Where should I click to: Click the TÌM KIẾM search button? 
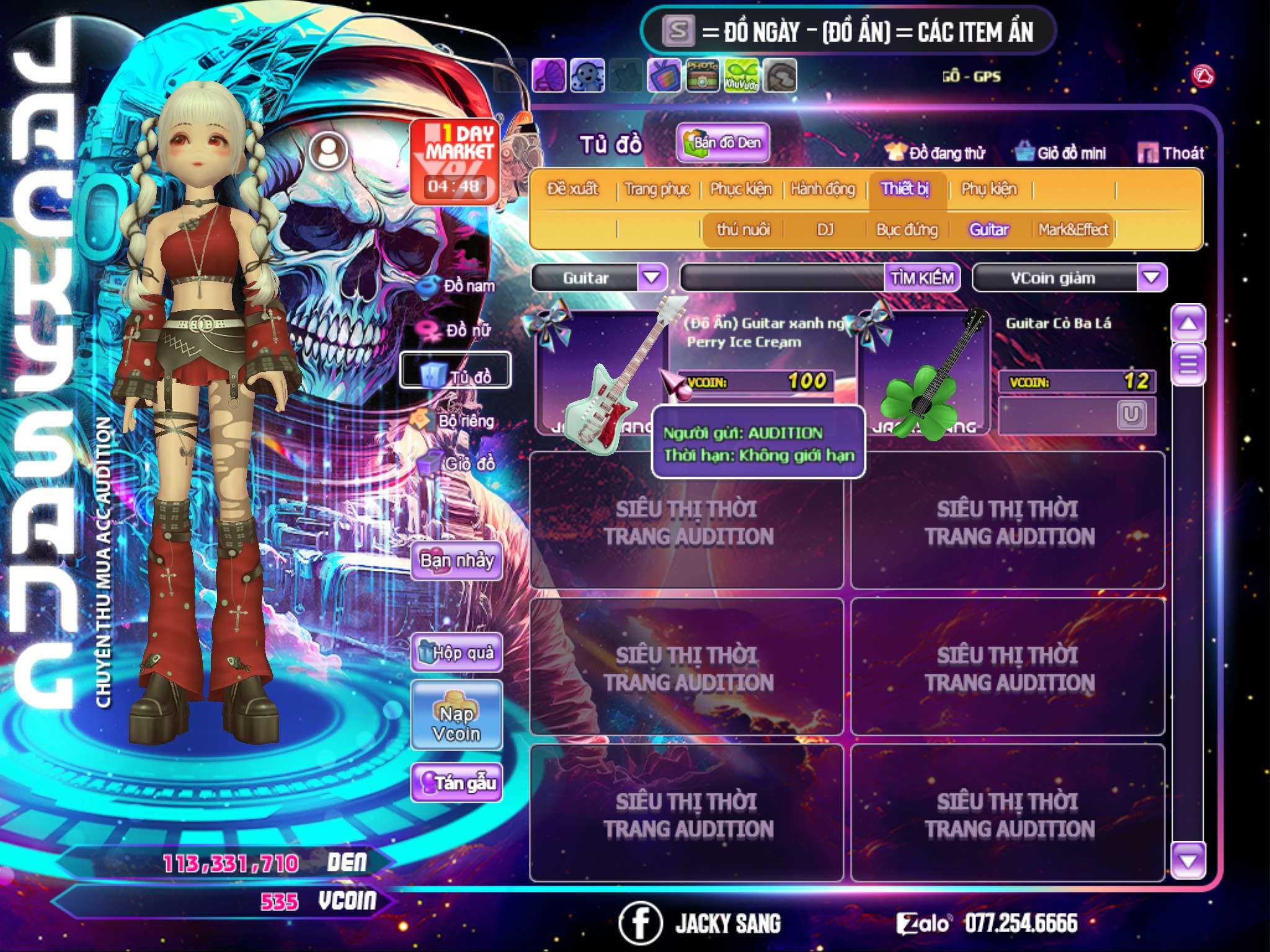pyautogui.click(x=922, y=278)
